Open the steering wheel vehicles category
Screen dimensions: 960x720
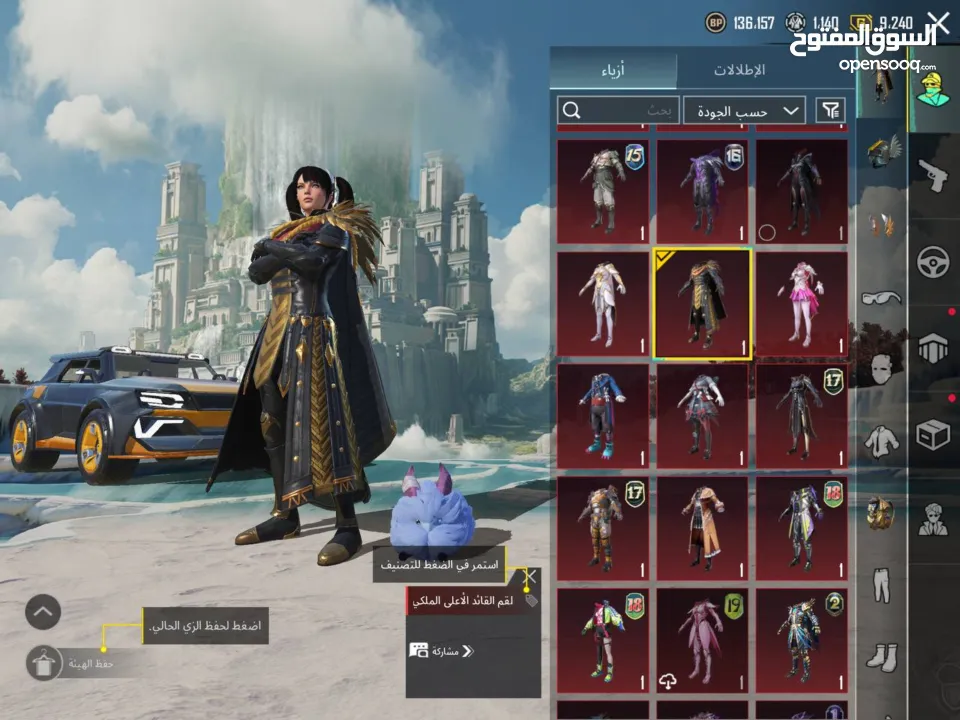coord(933,262)
